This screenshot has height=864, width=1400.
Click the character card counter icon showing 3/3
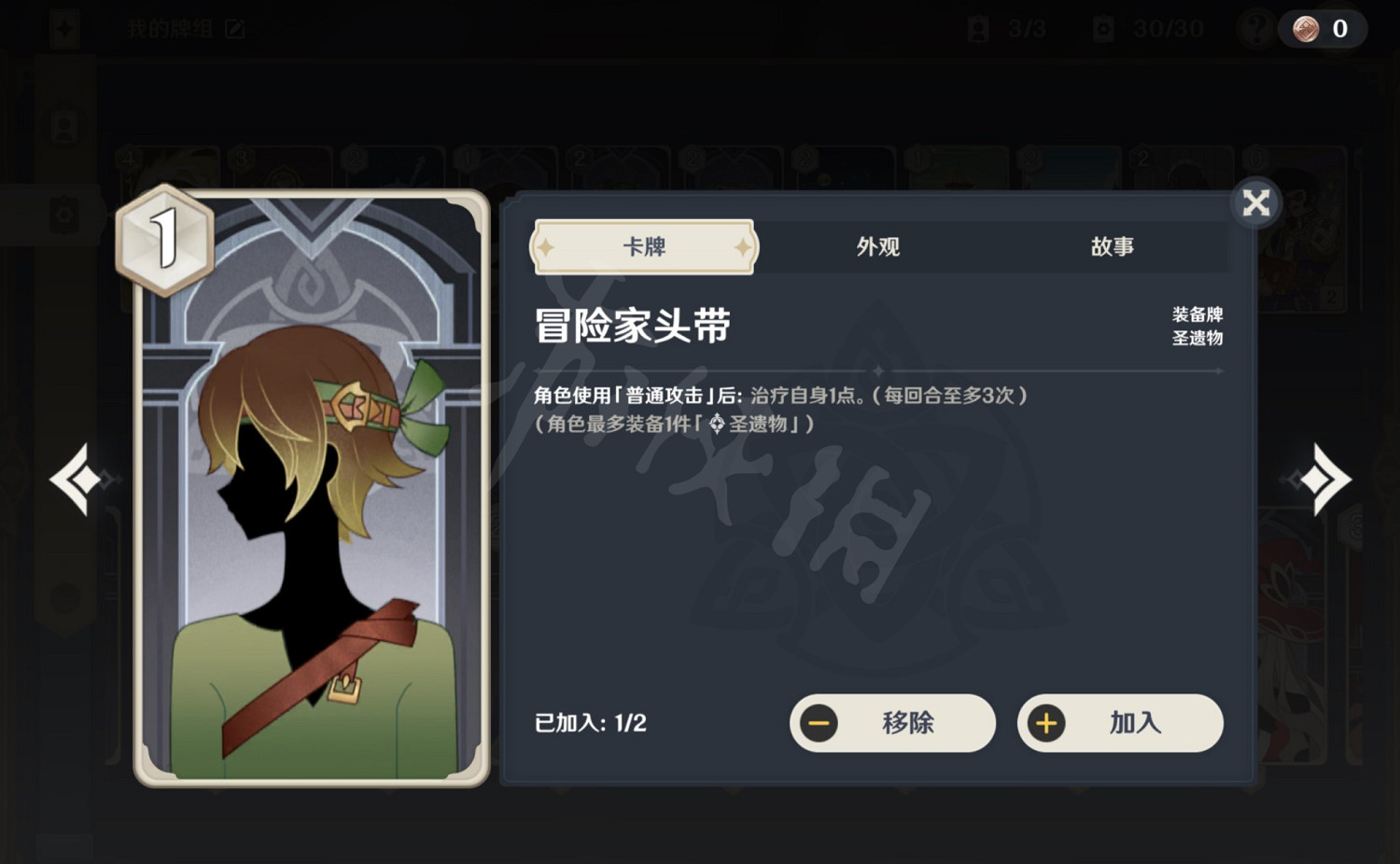click(x=977, y=28)
